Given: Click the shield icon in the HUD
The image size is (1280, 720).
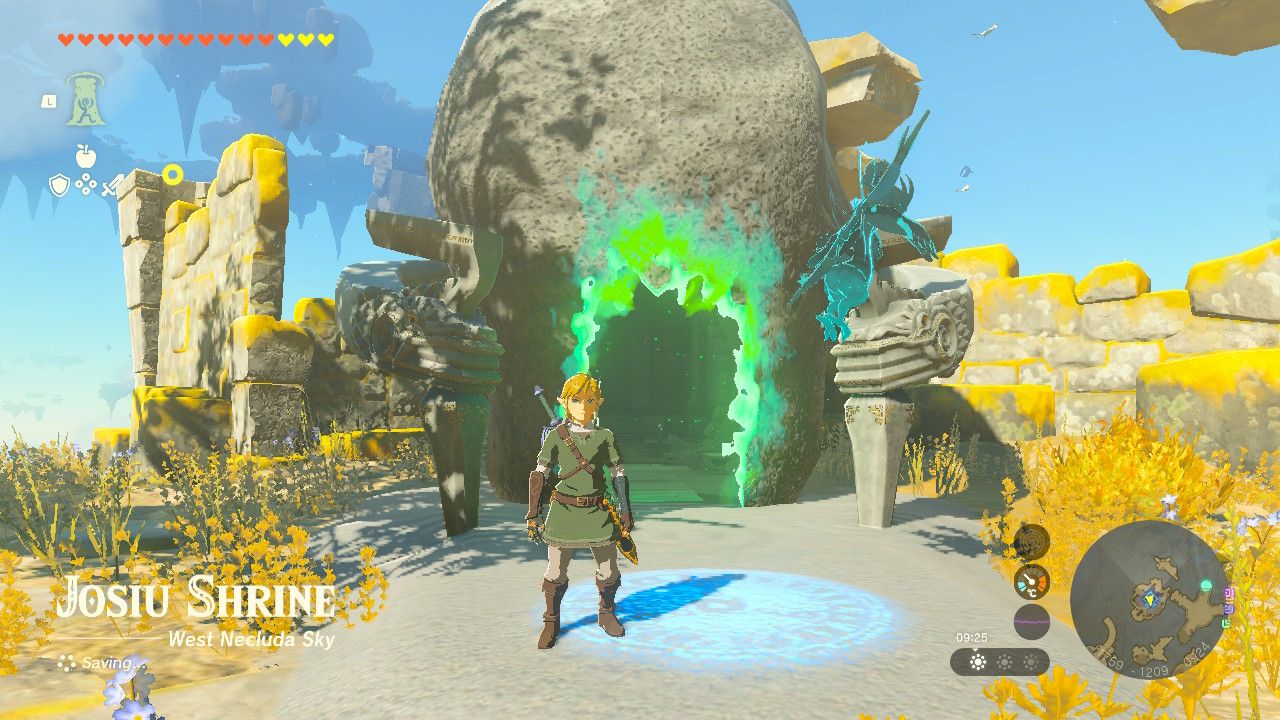Looking at the screenshot, I should pyautogui.click(x=59, y=184).
